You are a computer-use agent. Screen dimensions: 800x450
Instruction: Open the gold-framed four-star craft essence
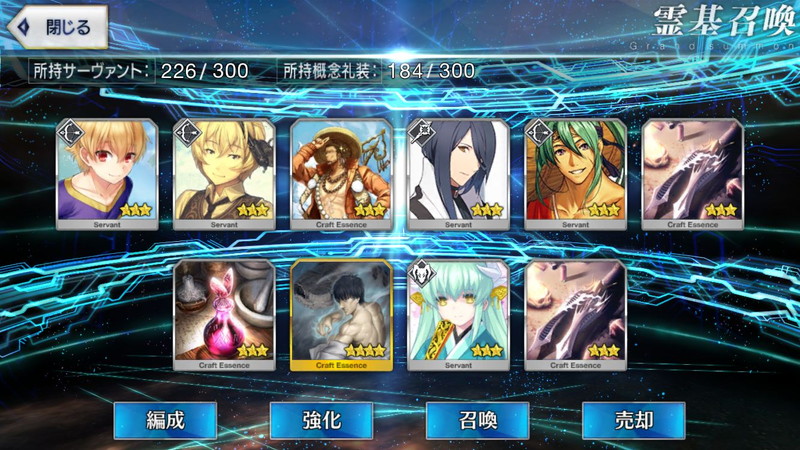tap(341, 315)
